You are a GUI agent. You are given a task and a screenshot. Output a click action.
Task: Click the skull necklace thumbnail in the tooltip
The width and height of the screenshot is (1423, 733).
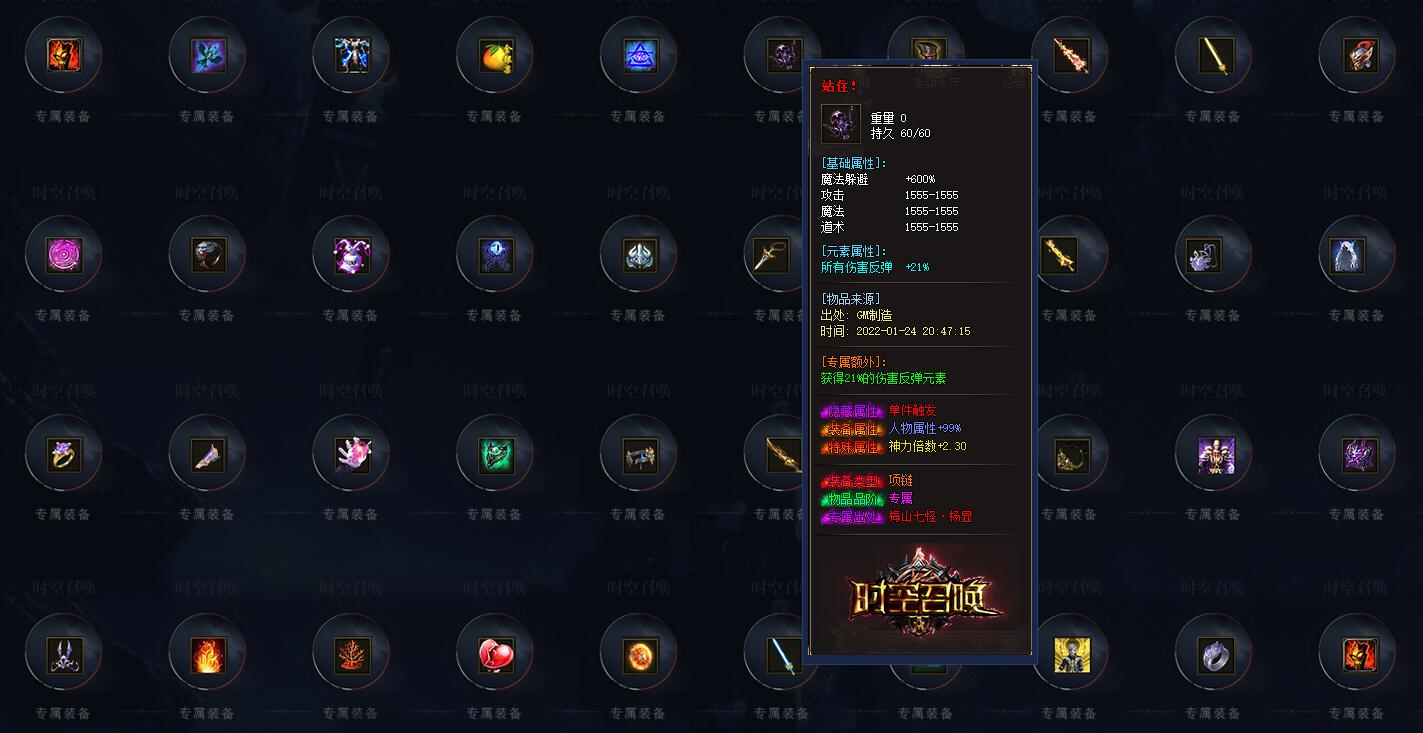click(x=840, y=123)
